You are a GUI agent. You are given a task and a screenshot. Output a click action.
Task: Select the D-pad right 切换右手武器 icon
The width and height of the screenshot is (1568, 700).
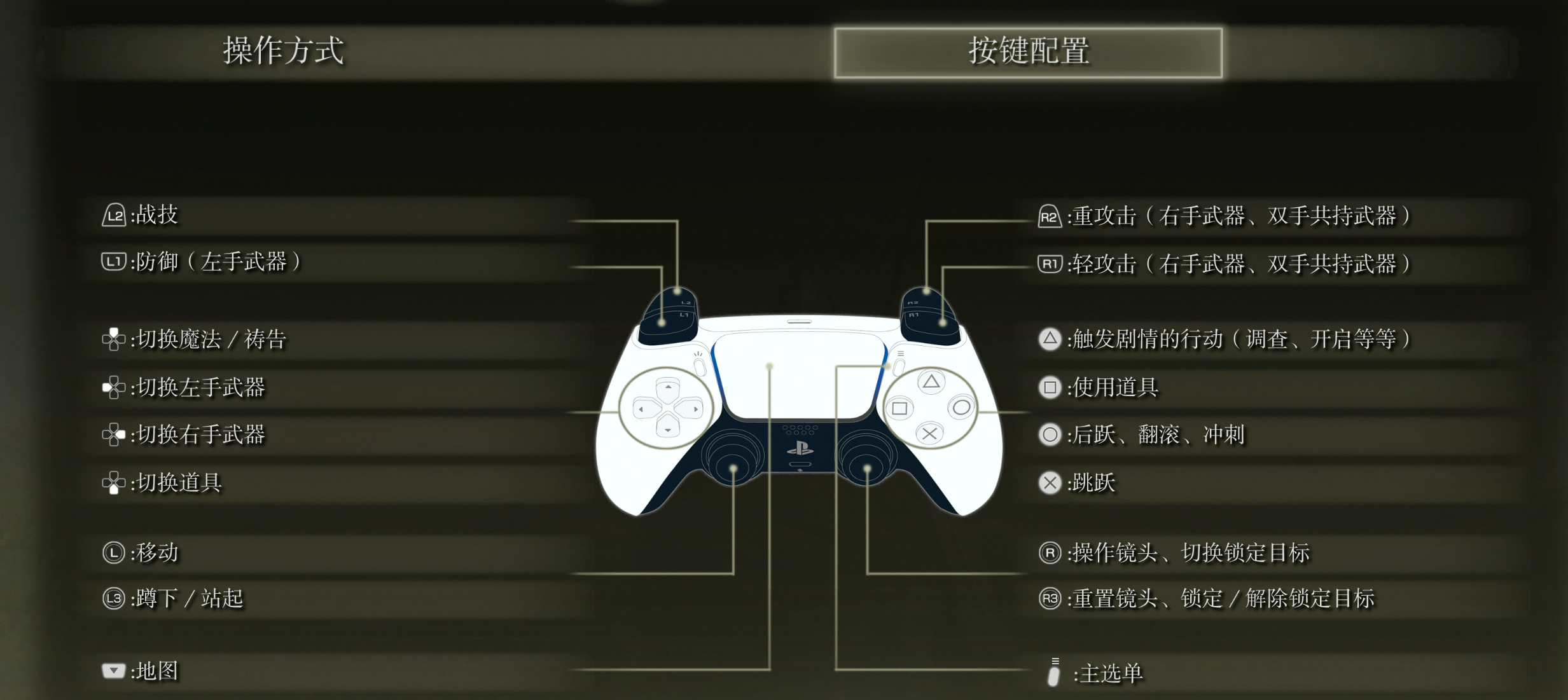[113, 435]
